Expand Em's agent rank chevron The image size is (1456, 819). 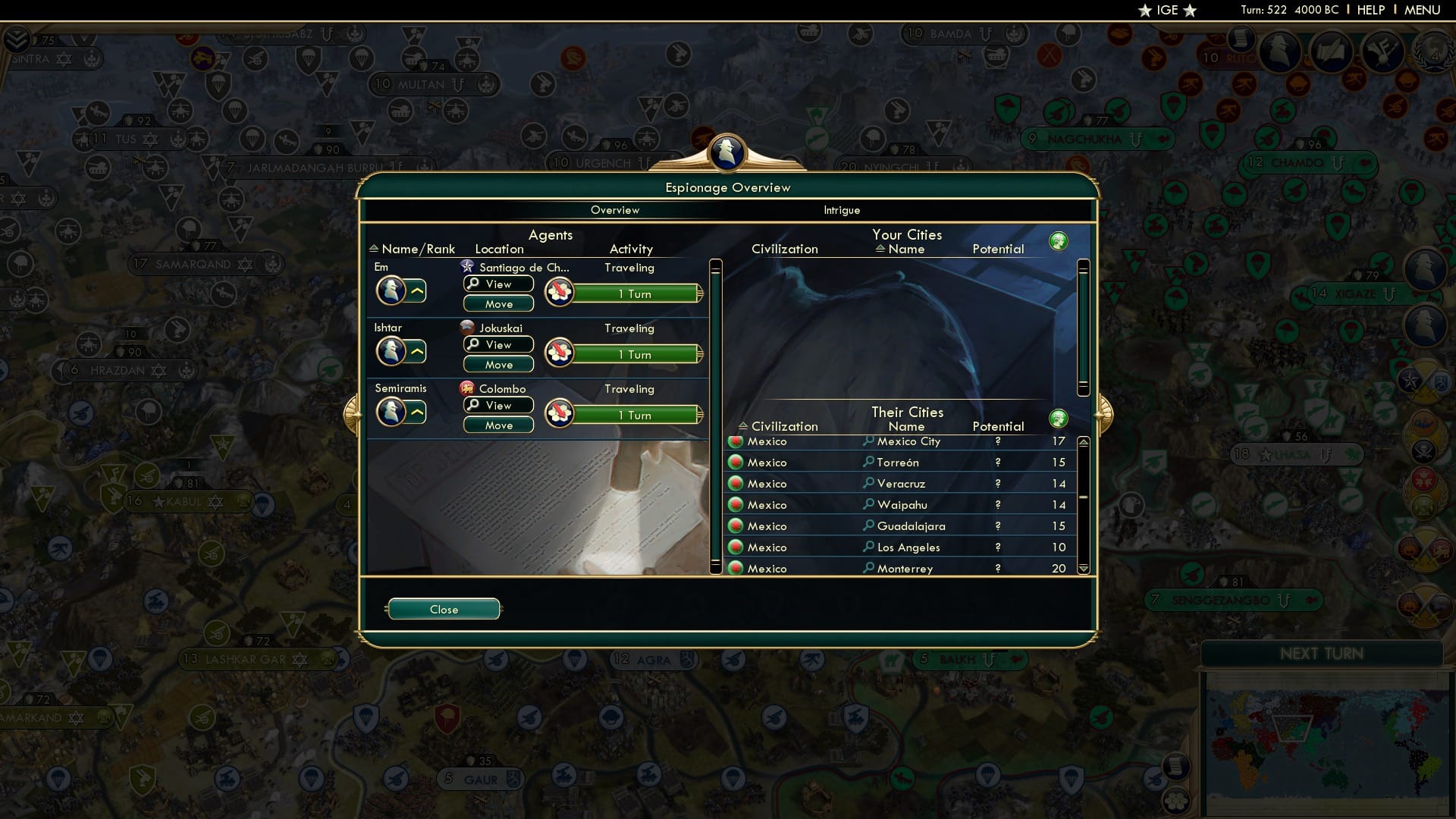click(419, 290)
